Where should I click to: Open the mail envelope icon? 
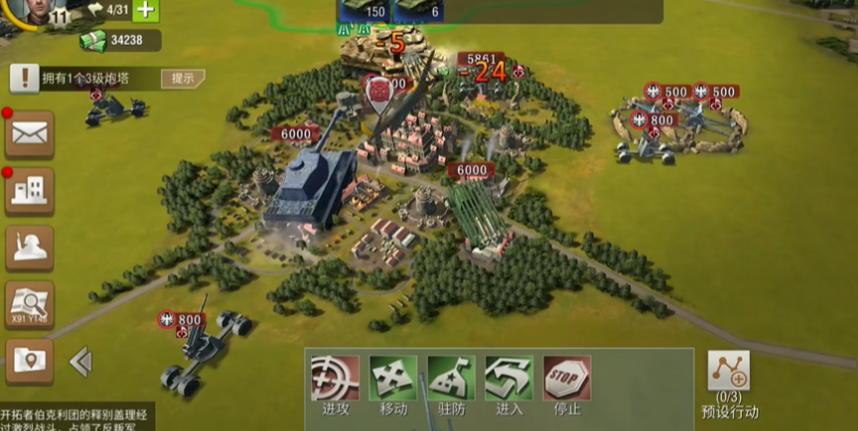pos(29,133)
